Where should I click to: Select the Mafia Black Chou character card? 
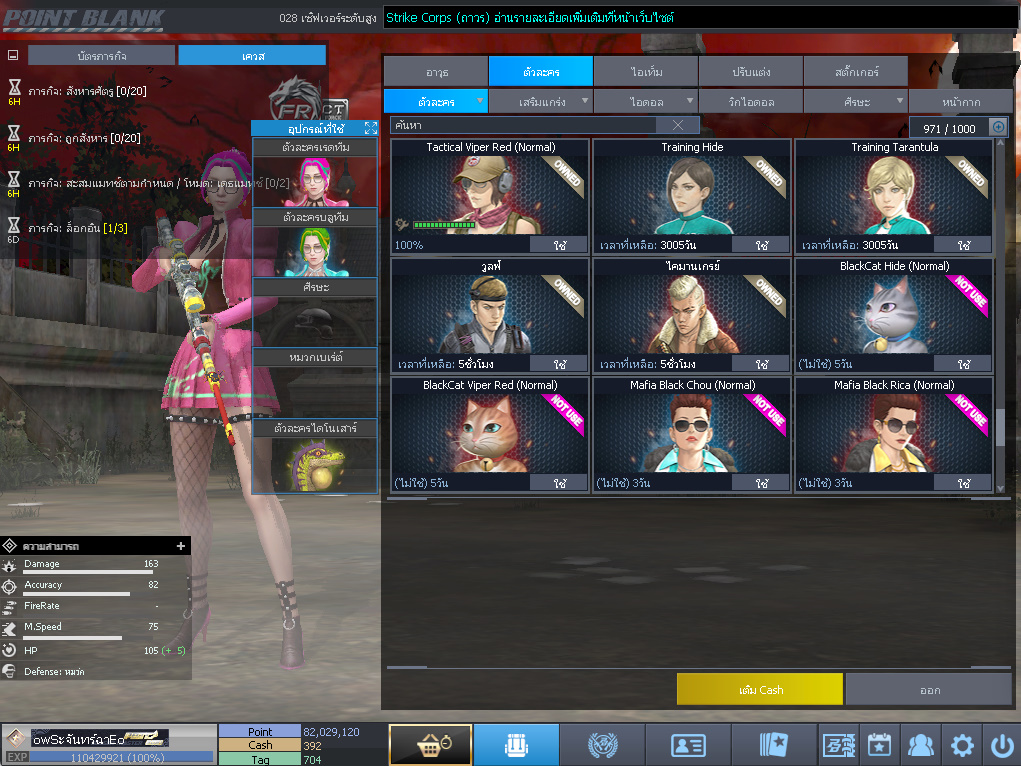tap(691, 433)
